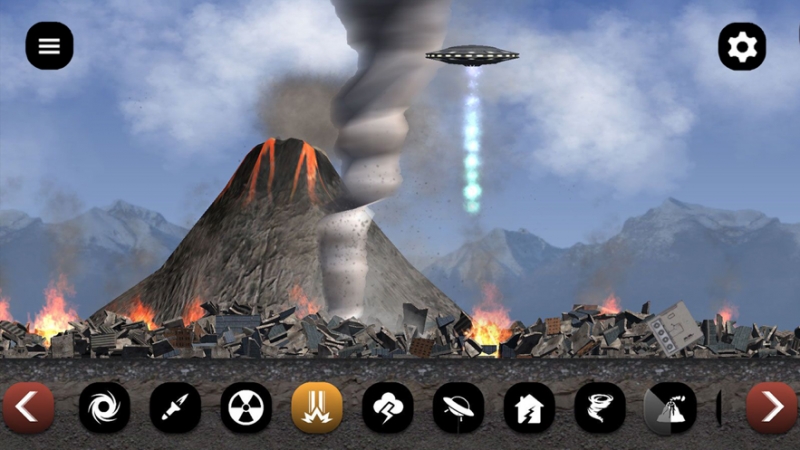Select the black hole disaster
The height and width of the screenshot is (450, 800).
coord(104,408)
